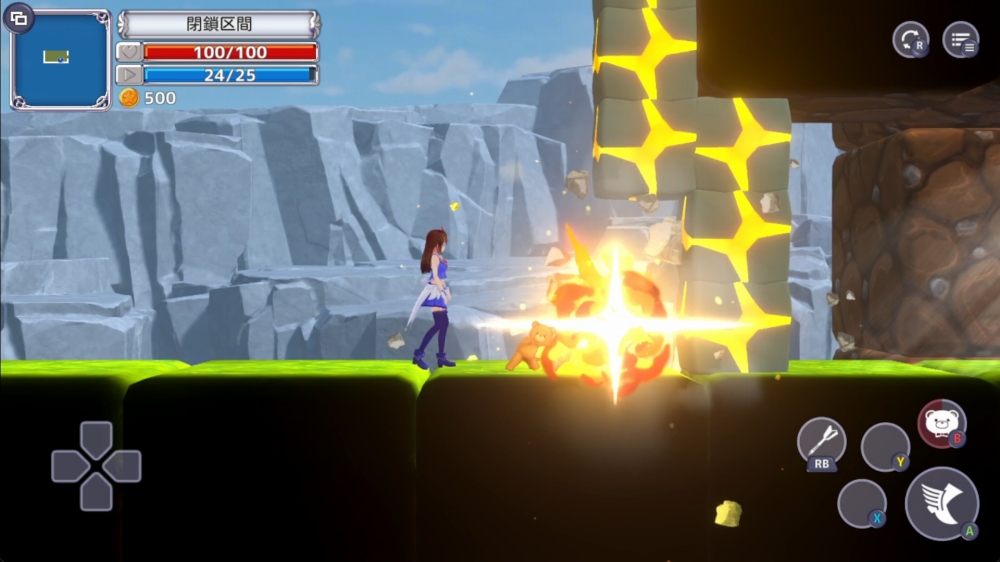
Task: Use the teddy bear skill button
Action: point(941,424)
